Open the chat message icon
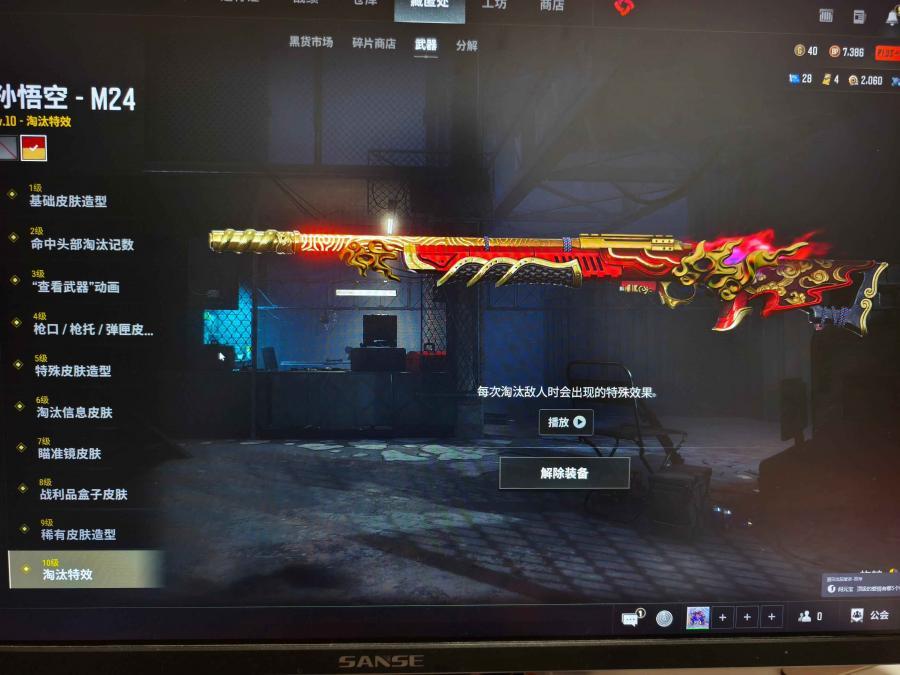900x675 pixels. (631, 618)
